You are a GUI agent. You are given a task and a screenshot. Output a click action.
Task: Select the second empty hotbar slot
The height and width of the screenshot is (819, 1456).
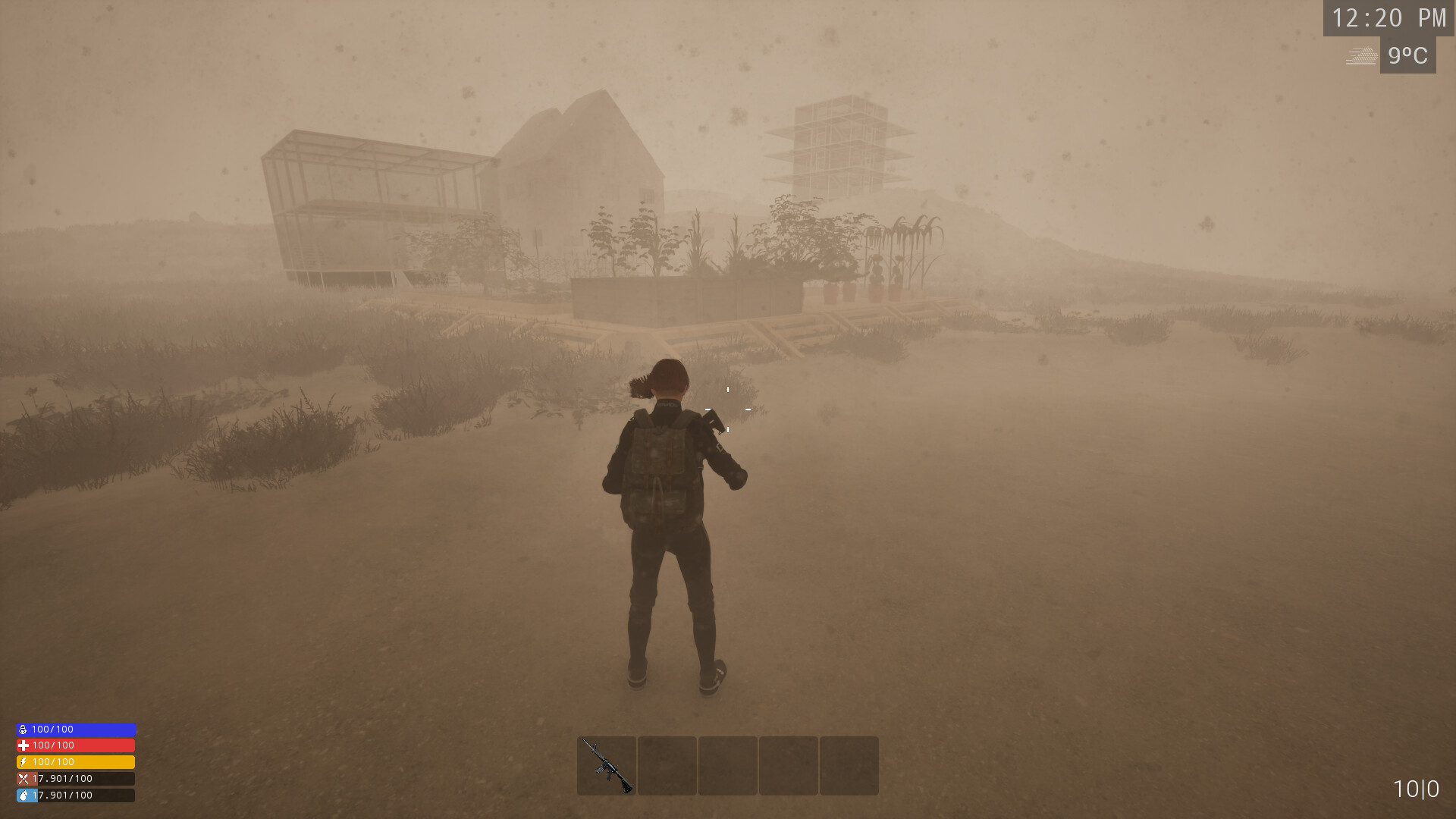click(666, 766)
